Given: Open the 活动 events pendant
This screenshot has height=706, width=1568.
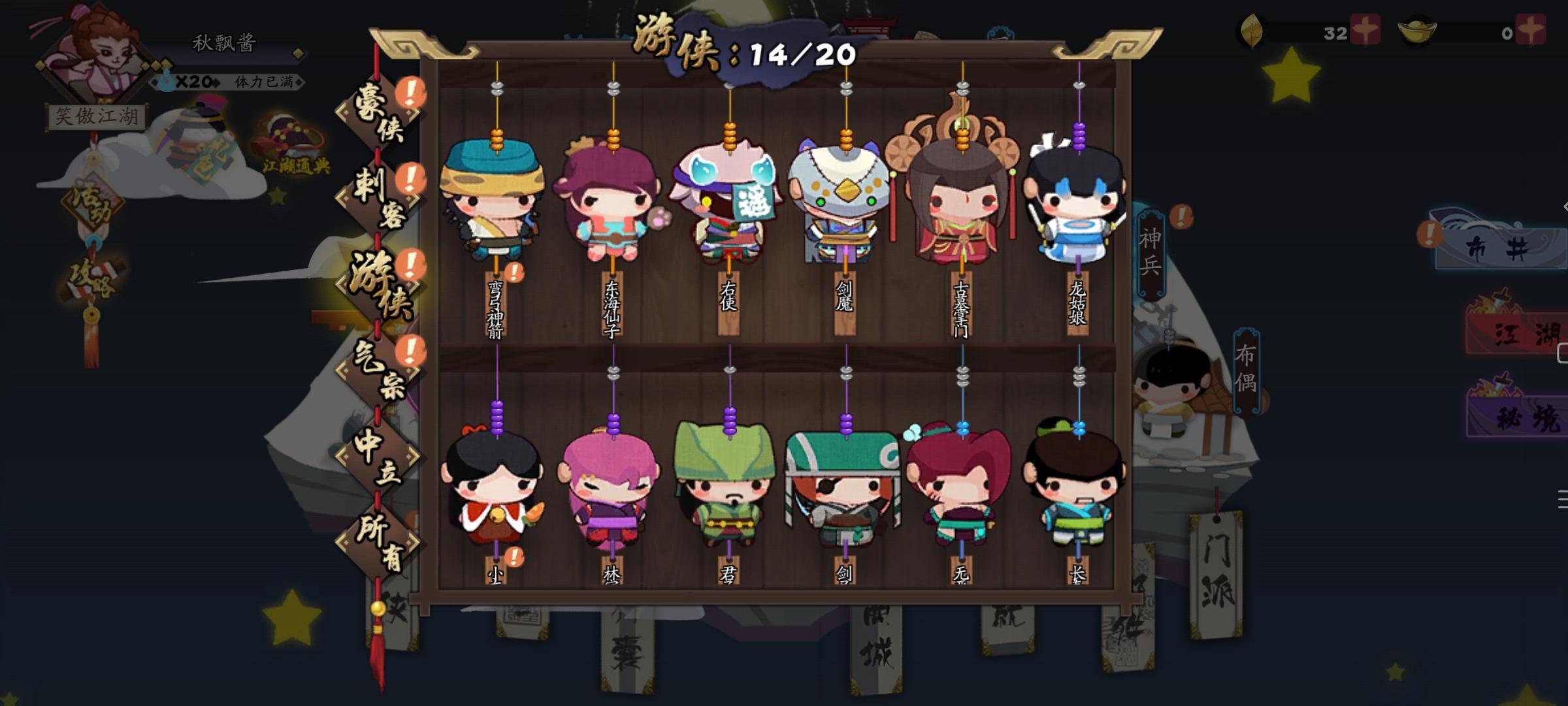Looking at the screenshot, I should pyautogui.click(x=91, y=203).
